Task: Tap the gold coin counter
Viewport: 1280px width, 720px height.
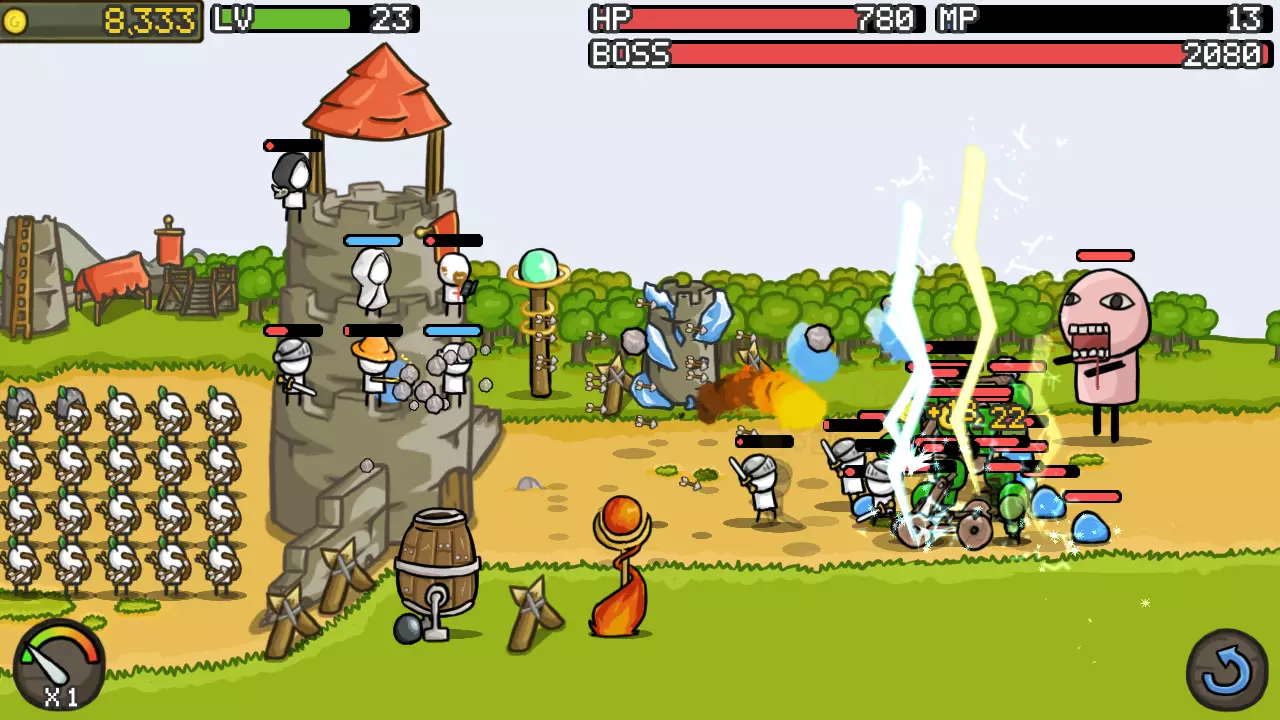Action: pos(100,17)
